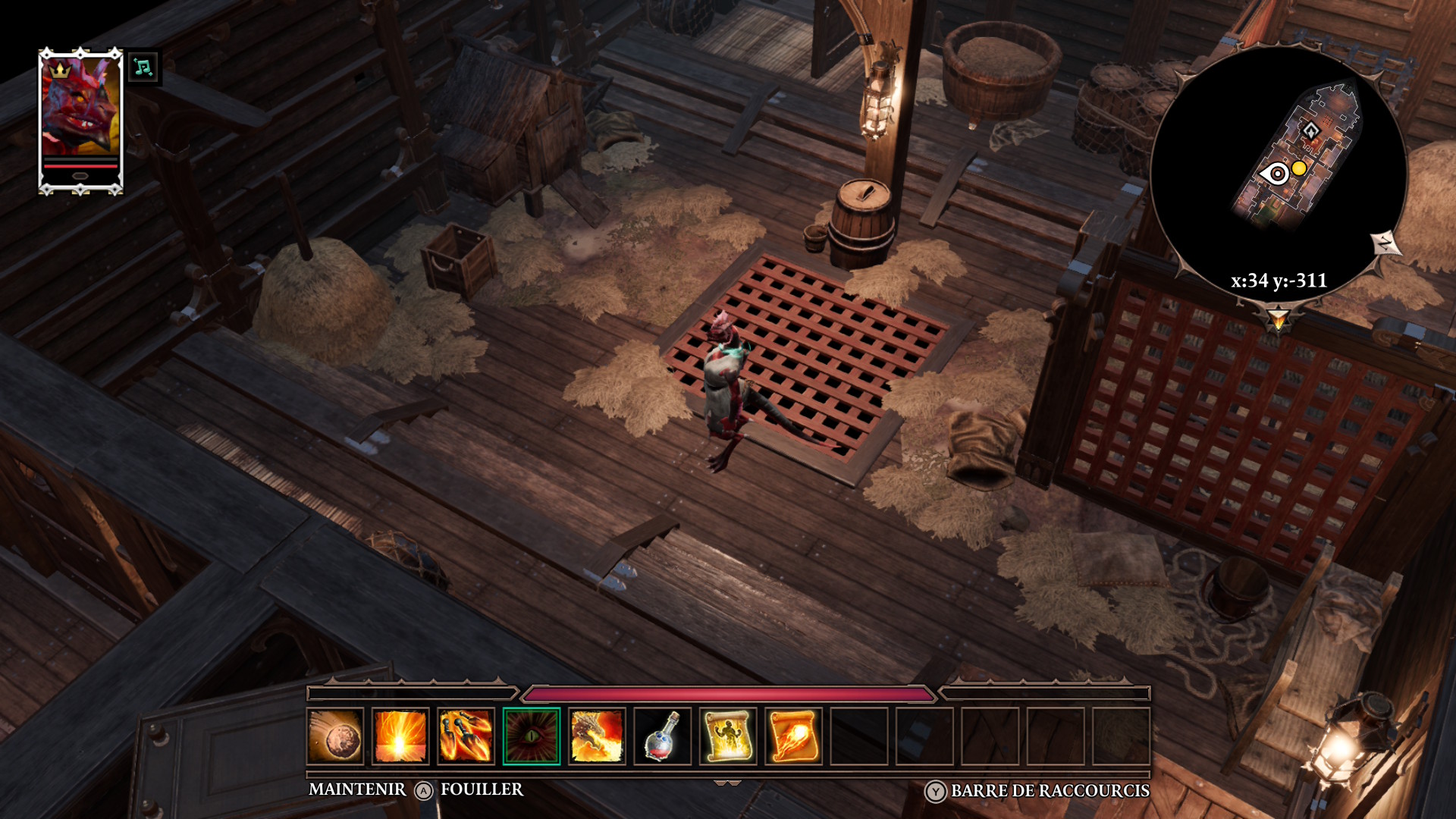This screenshot has width=1456, height=819.
Task: Activate the dragon fire breath skill
Action: [597, 736]
